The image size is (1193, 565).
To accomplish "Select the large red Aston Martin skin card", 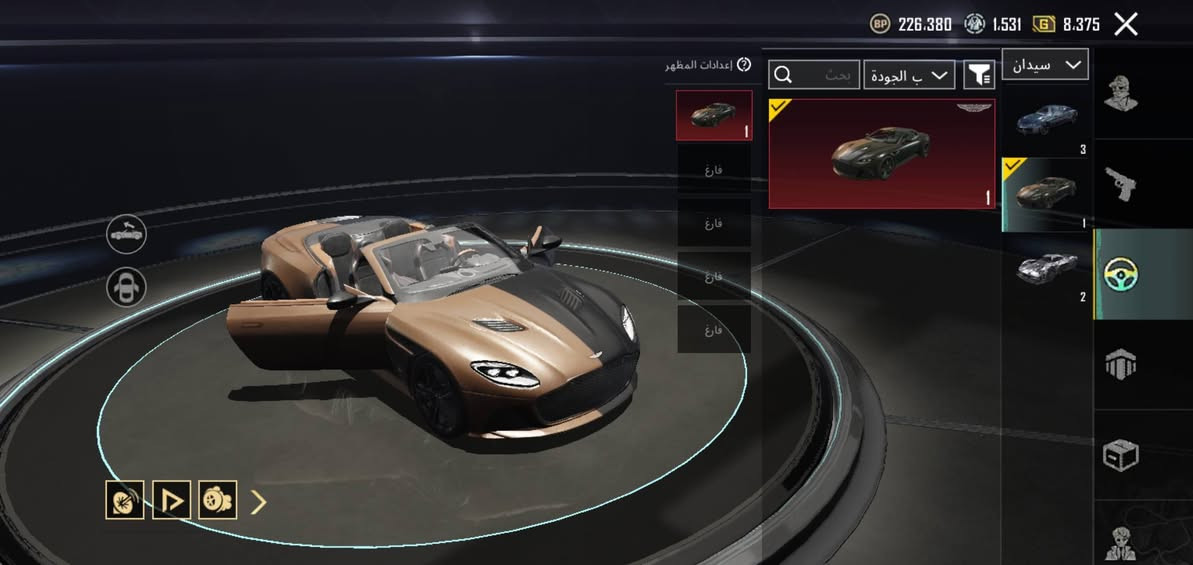I will point(881,153).
